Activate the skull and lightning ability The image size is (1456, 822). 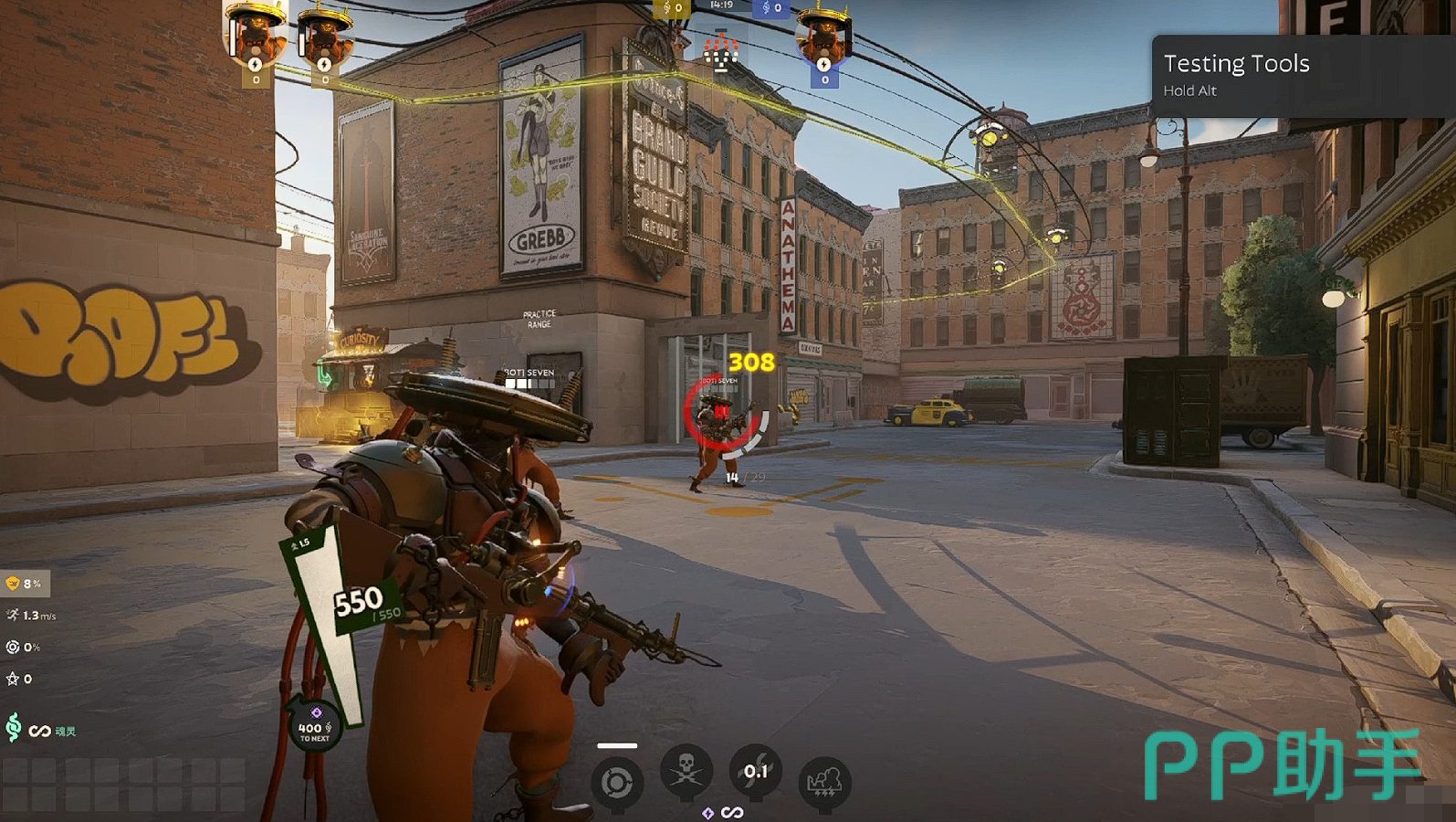[x=686, y=773]
